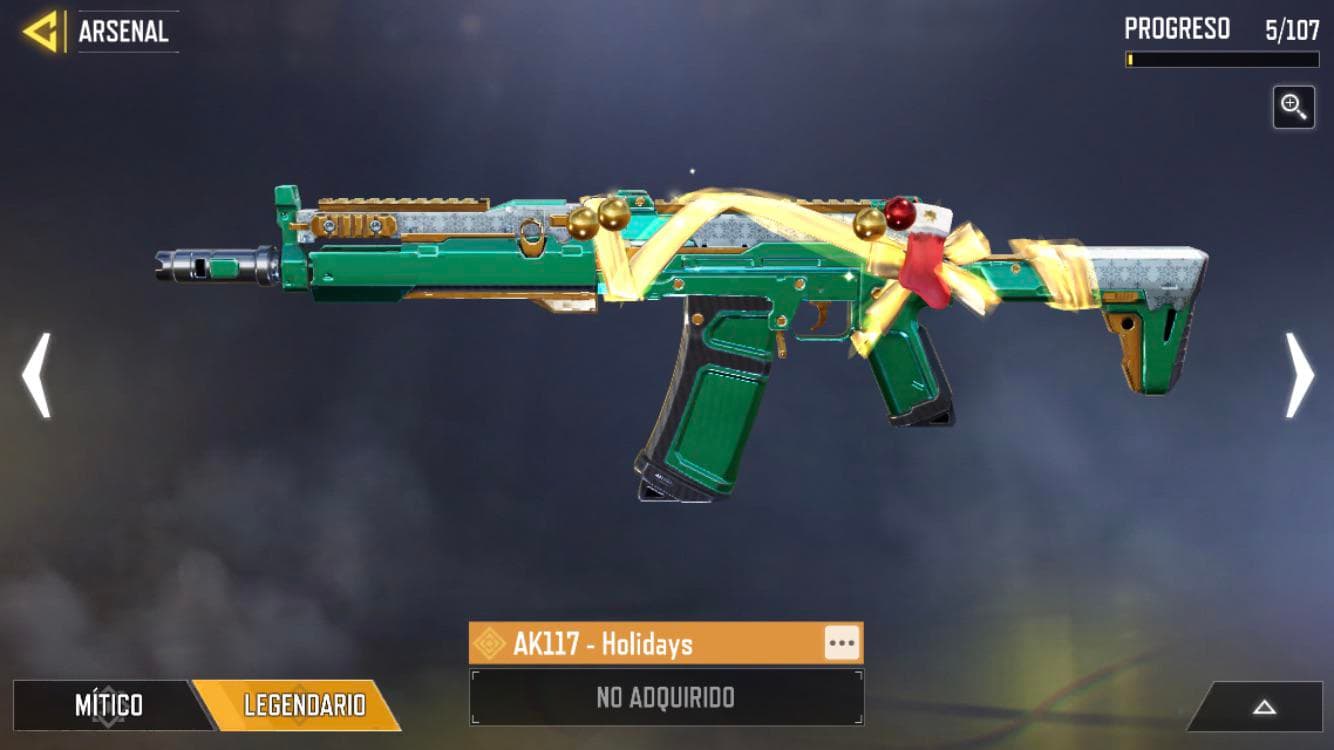Image resolution: width=1334 pixels, height=750 pixels.
Task: Click the golden Arsenal chevron logo
Action: click(36, 28)
